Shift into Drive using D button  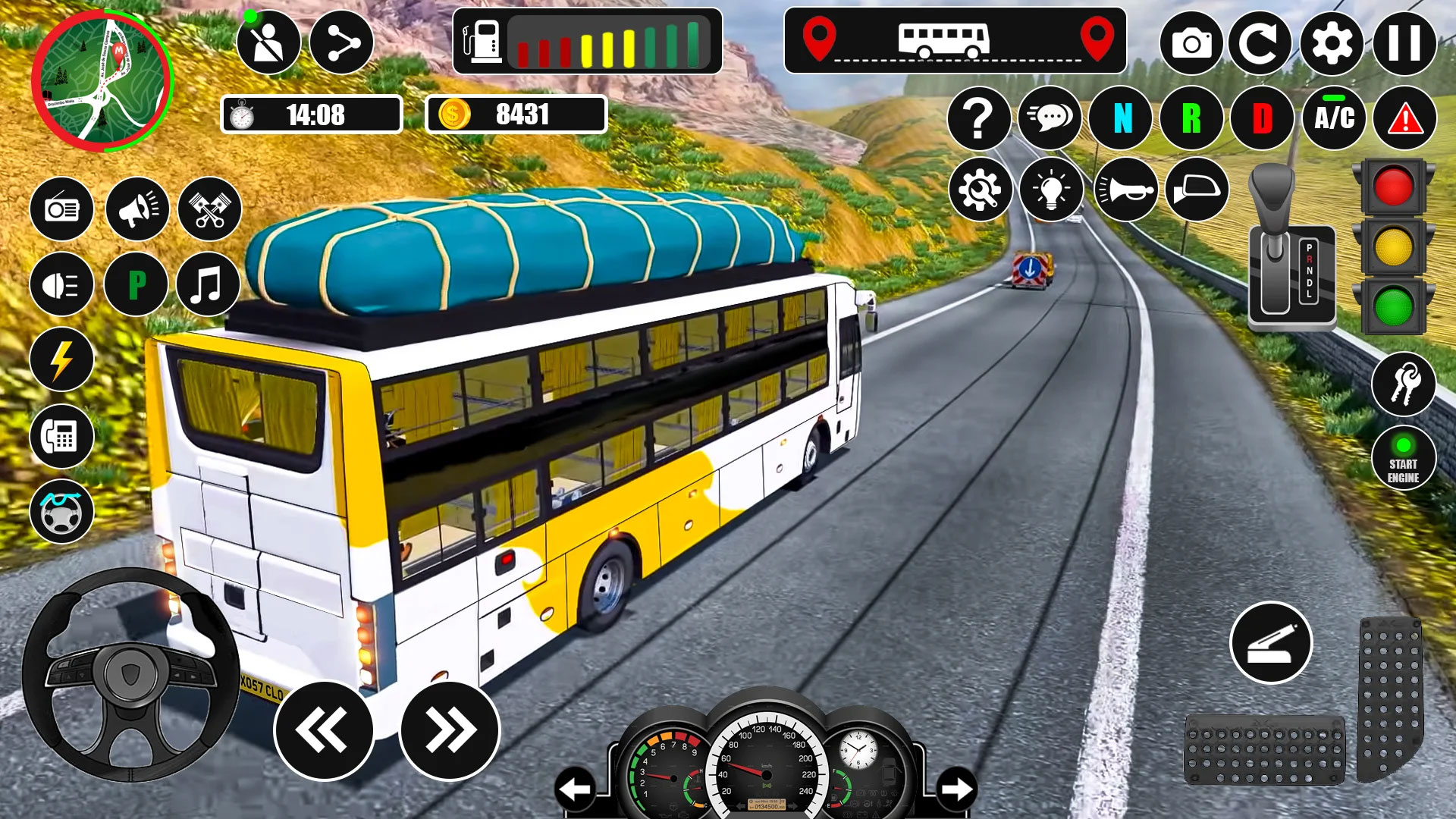[x=1264, y=119]
